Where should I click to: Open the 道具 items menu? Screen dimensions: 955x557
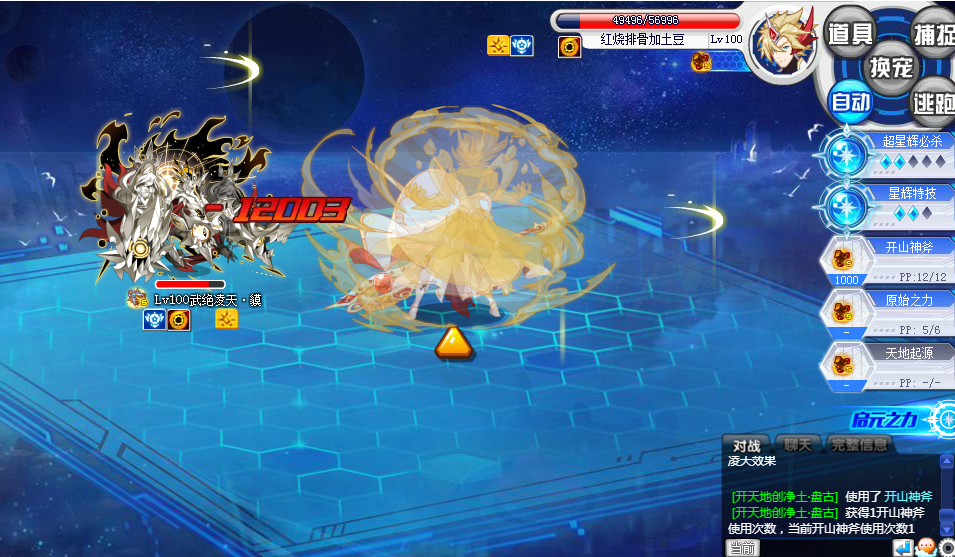pos(850,33)
